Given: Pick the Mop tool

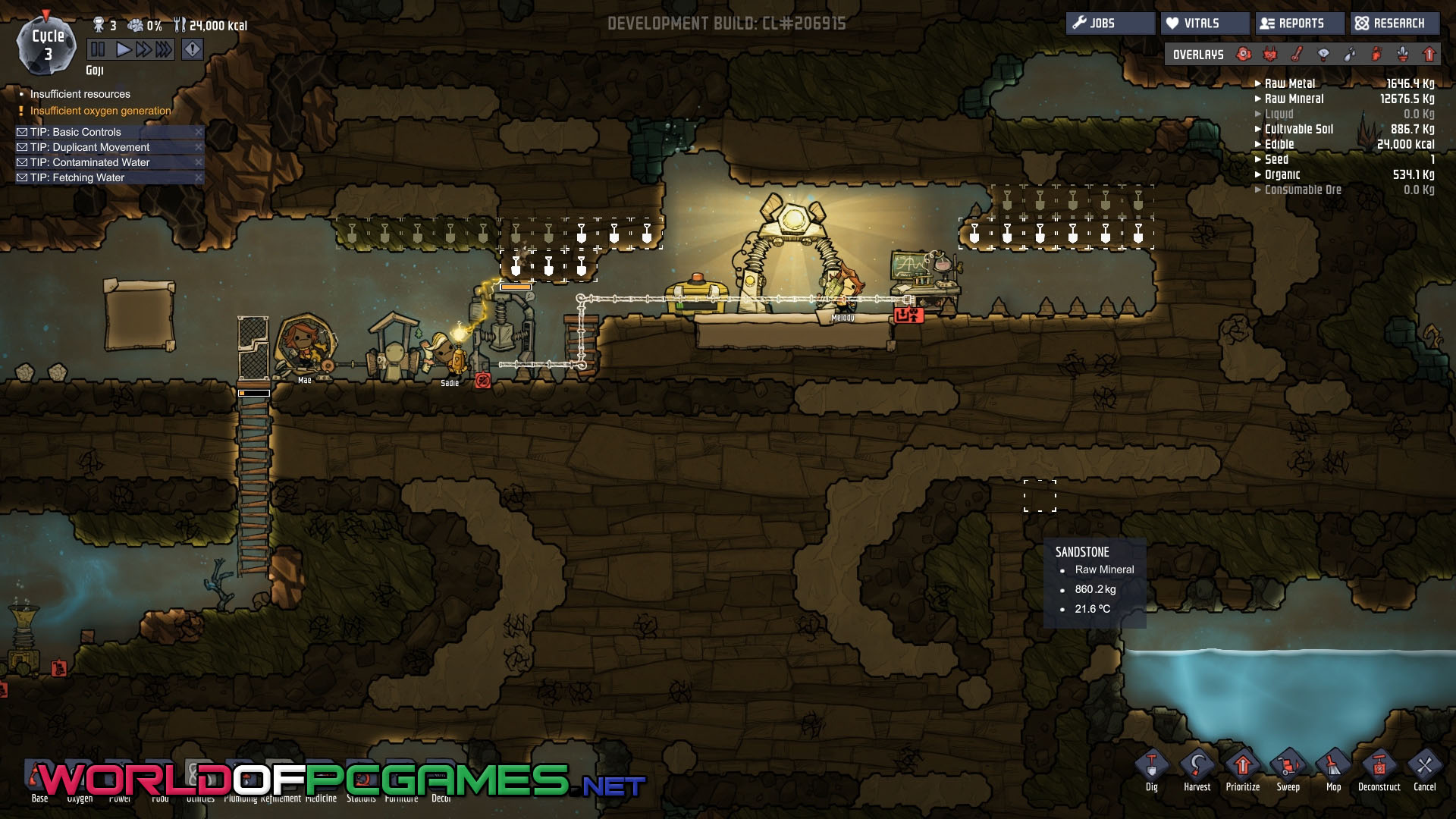Looking at the screenshot, I should tap(1333, 768).
